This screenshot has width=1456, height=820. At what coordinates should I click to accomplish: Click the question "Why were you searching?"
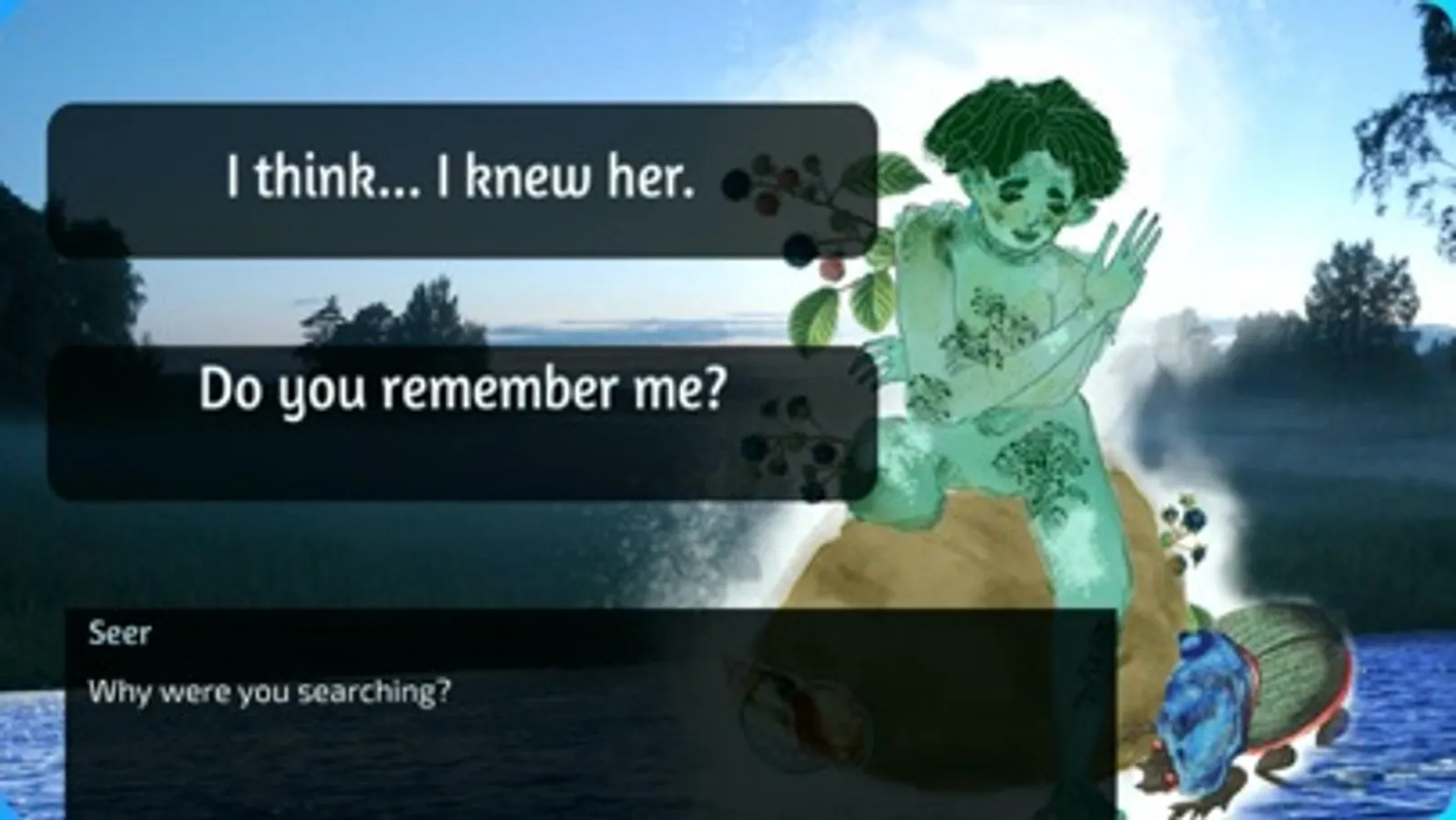(269, 692)
